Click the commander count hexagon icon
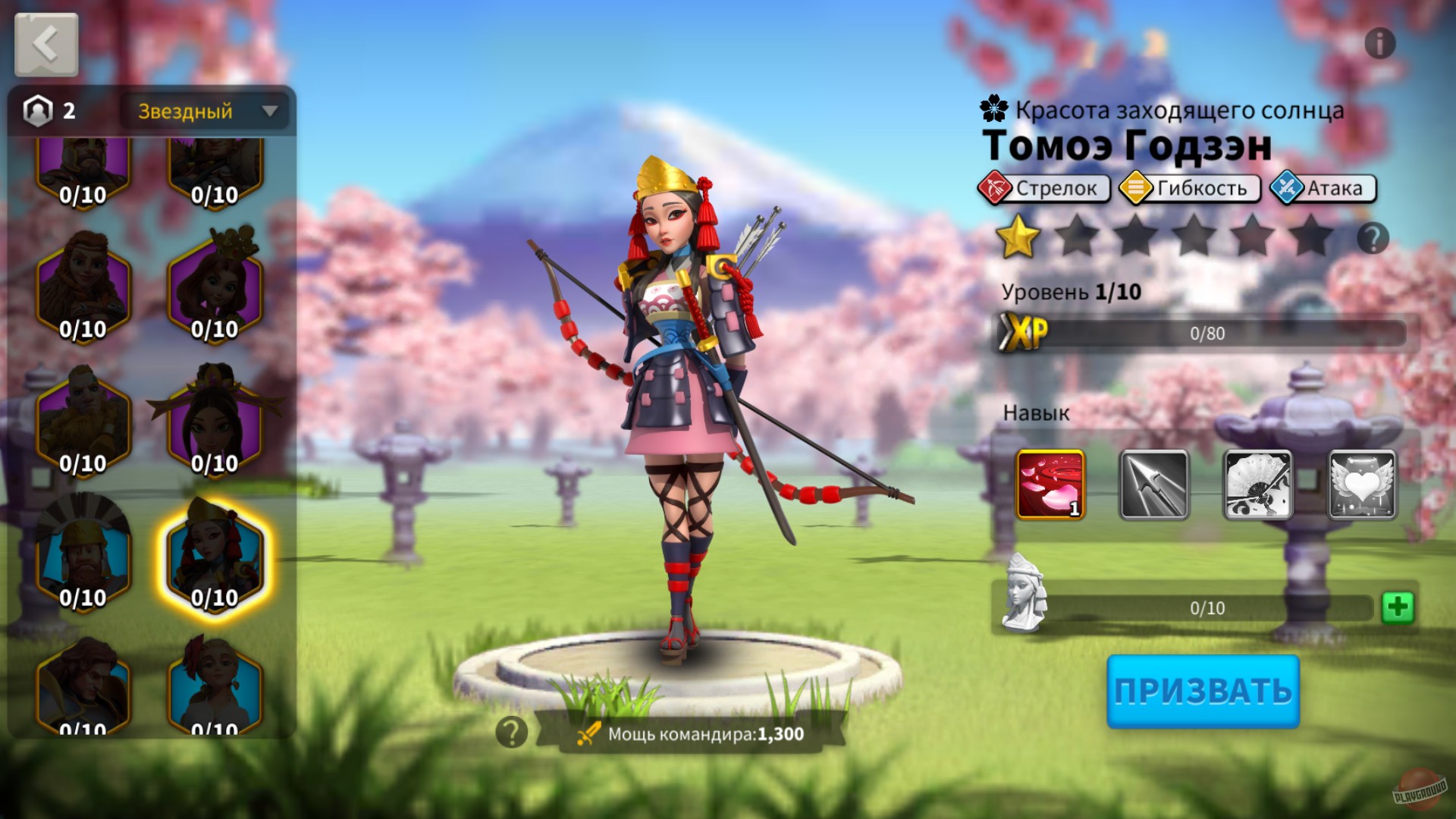Viewport: 1456px width, 819px height. point(38,110)
